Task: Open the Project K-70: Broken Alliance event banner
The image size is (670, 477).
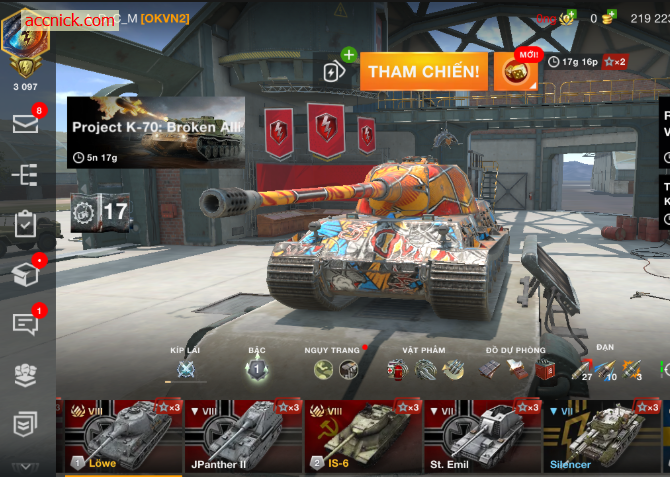Action: 156,131
